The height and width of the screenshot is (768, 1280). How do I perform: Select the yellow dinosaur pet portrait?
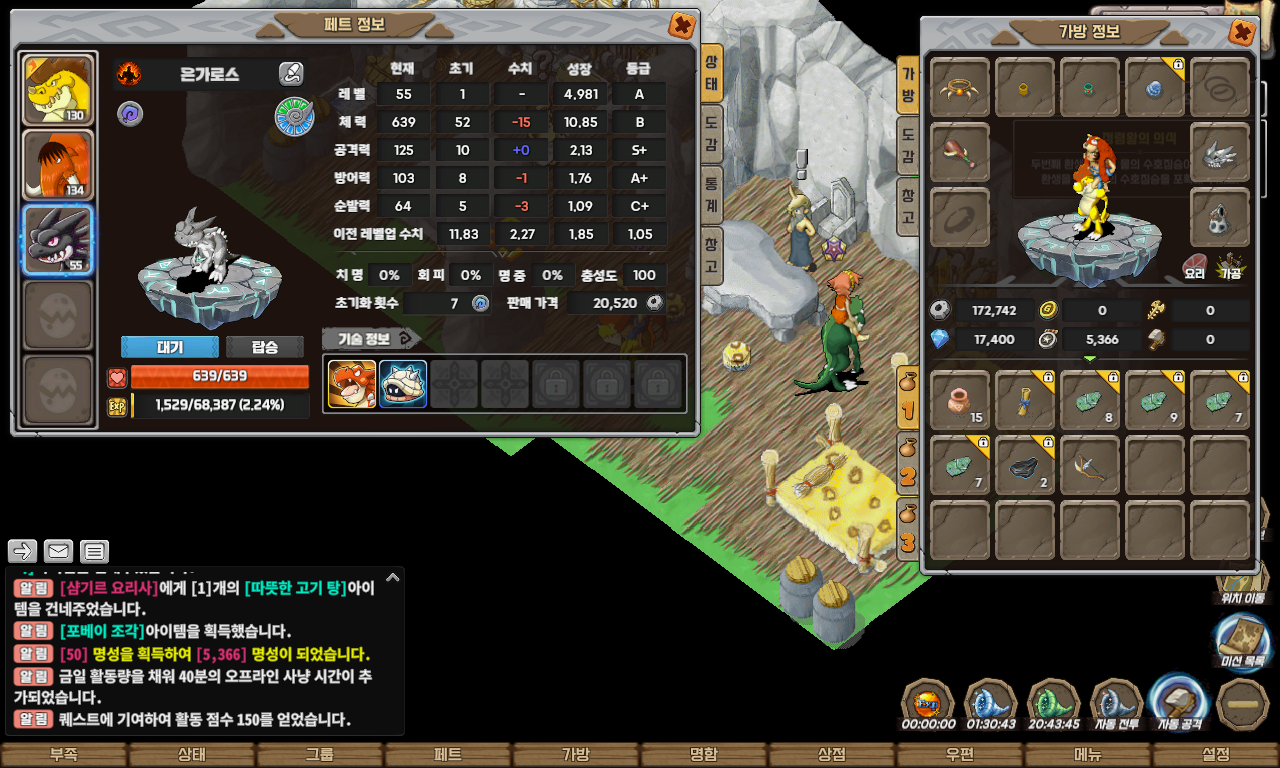pos(57,90)
